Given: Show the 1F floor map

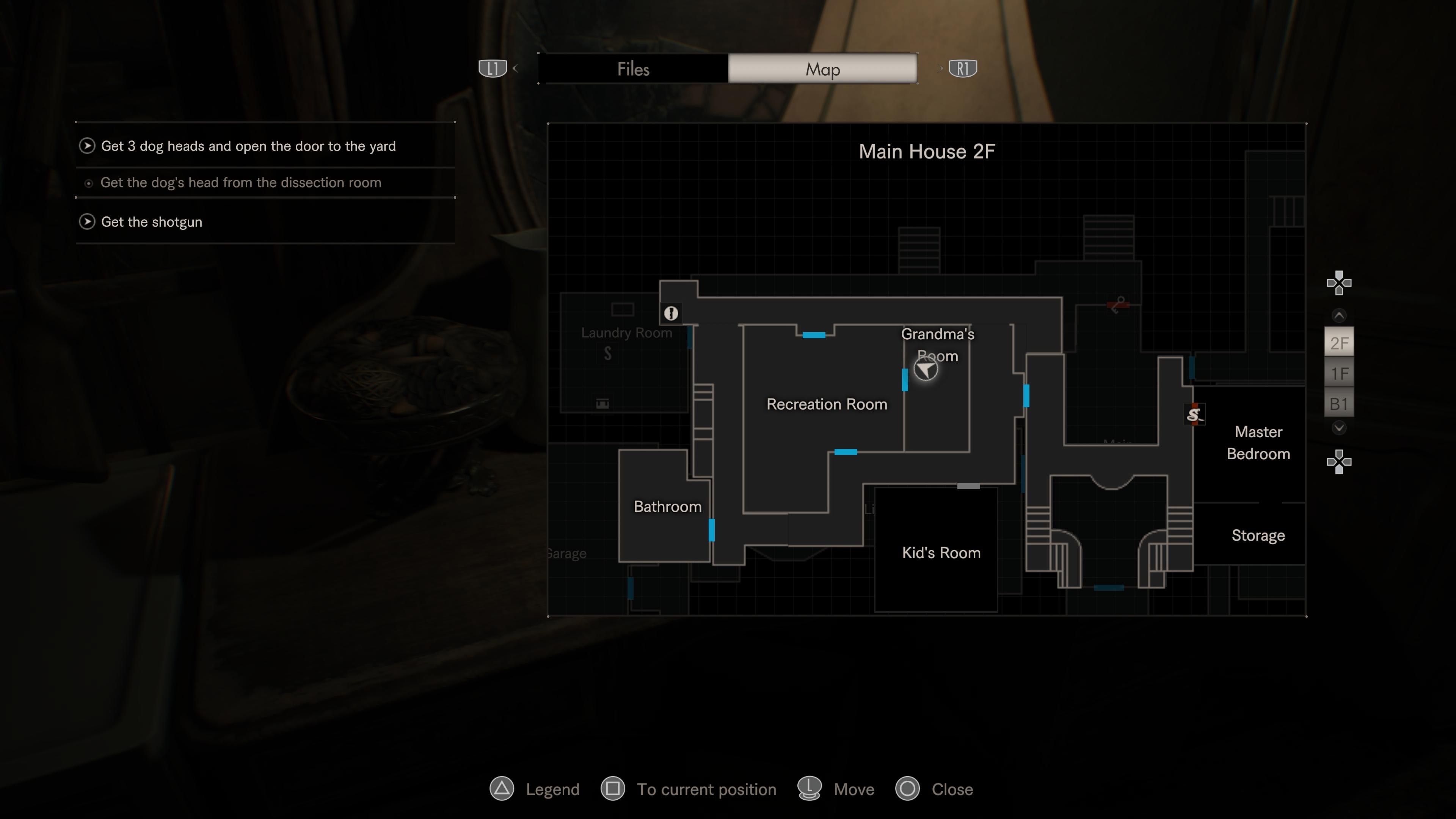Looking at the screenshot, I should (1338, 373).
